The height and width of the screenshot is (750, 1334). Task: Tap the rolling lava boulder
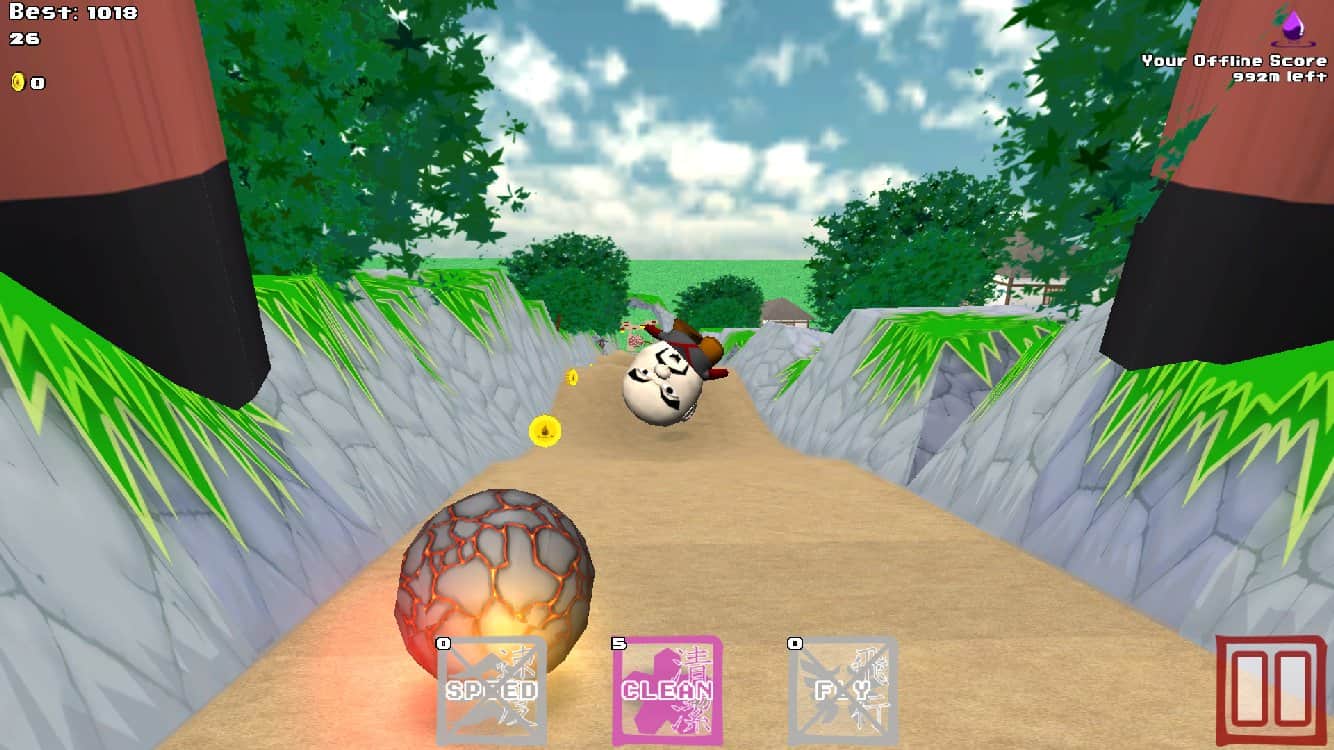click(495, 580)
